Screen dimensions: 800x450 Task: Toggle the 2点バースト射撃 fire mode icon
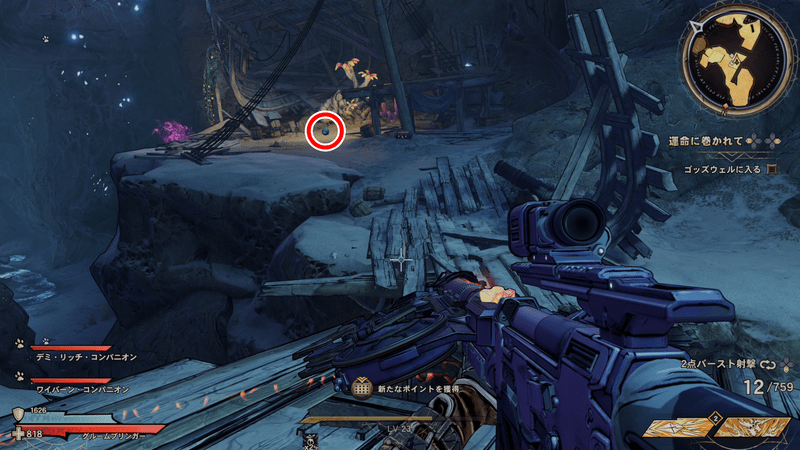pyautogui.click(x=770, y=365)
